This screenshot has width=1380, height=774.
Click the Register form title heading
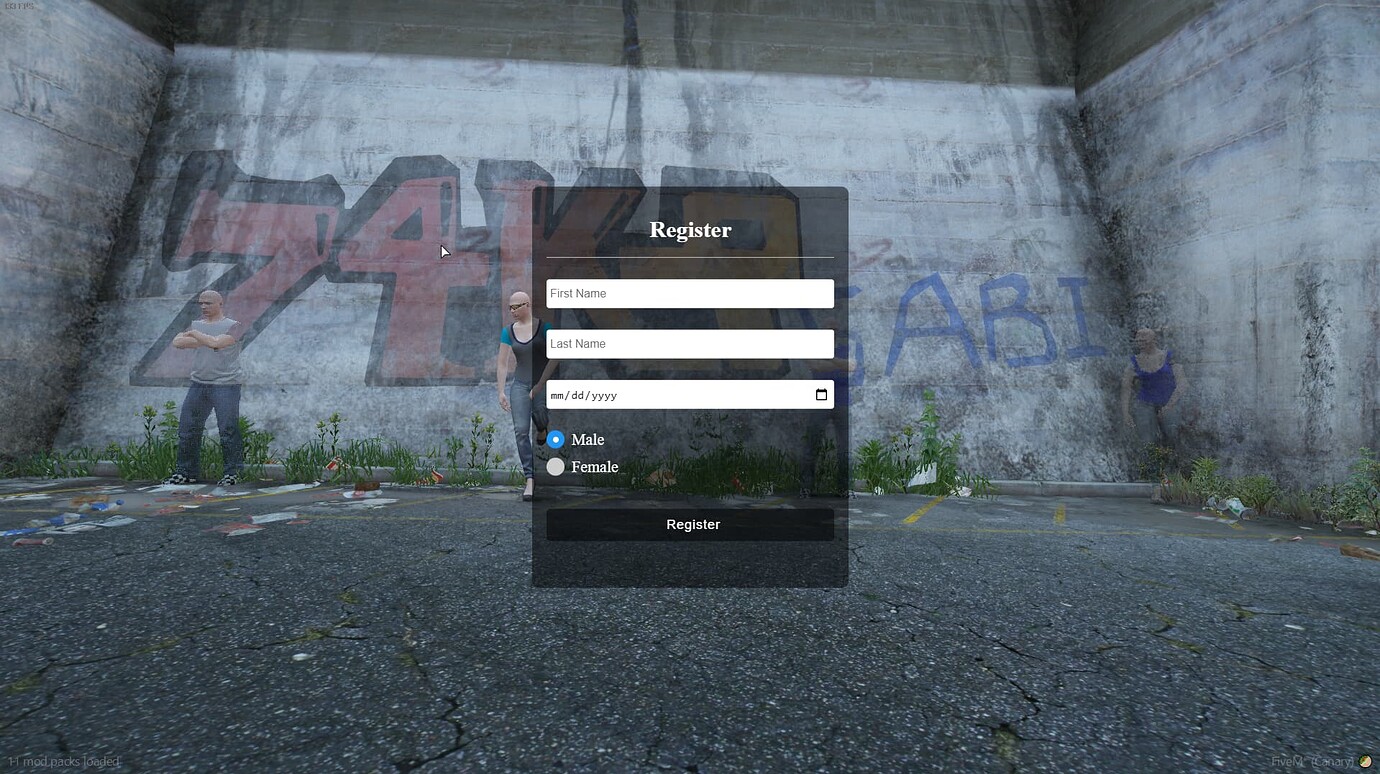(x=690, y=229)
